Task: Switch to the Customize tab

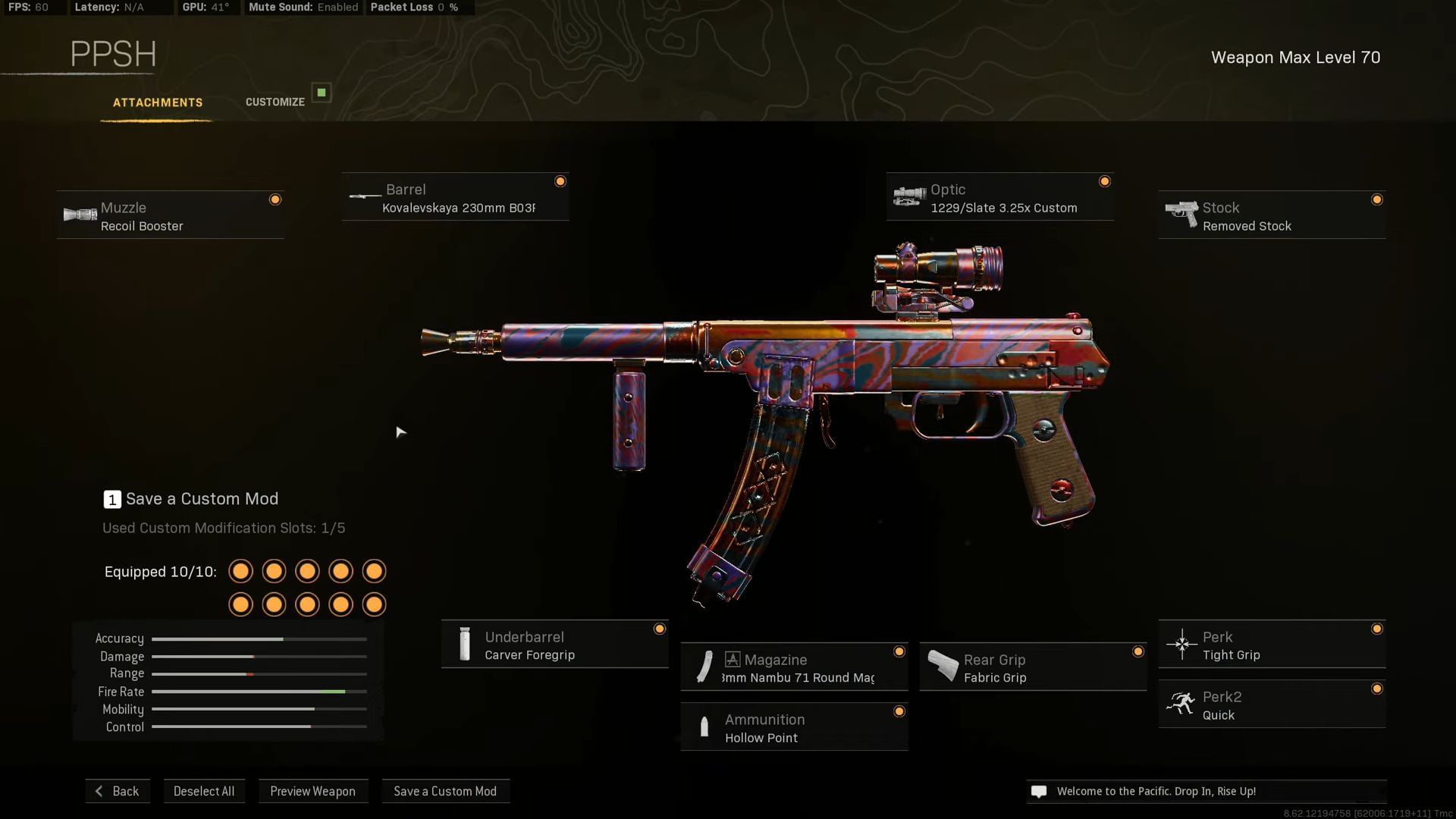Action: 275,102
